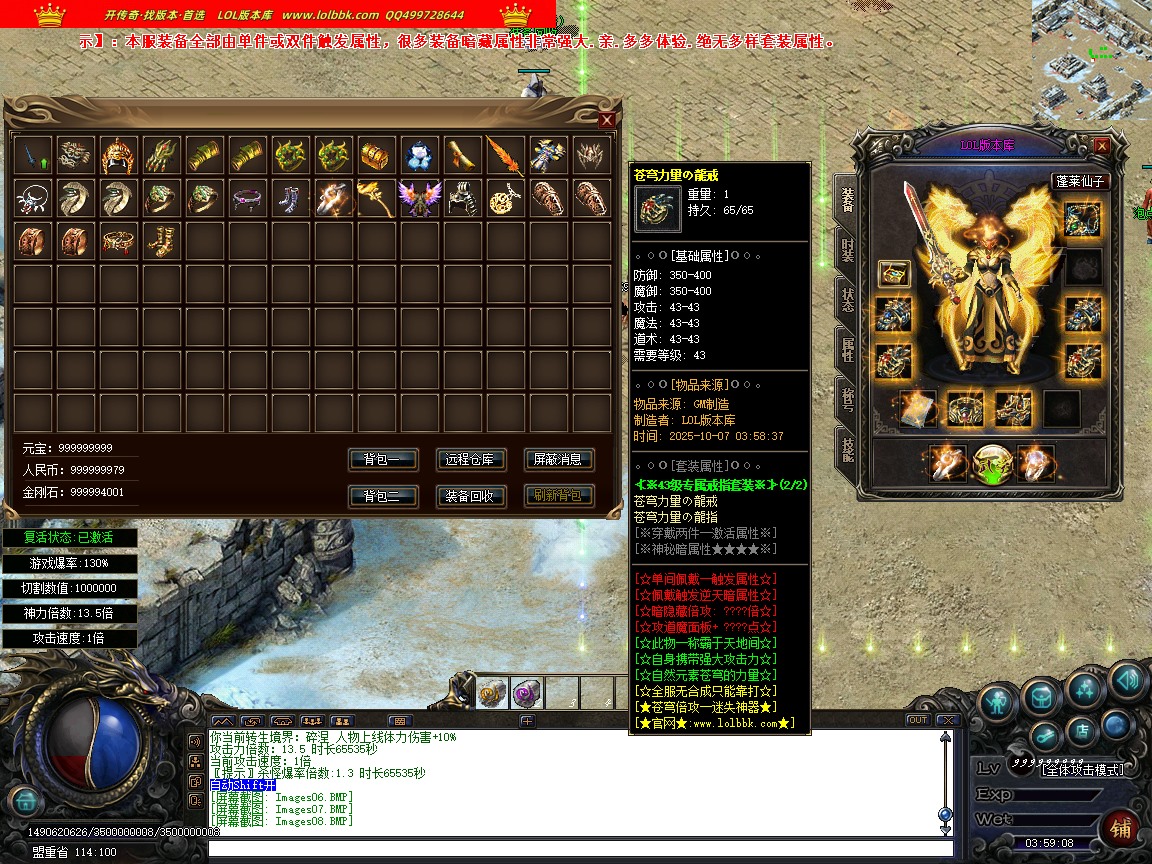The height and width of the screenshot is (864, 1152).
Task: Close the inventory bag window
Action: click(606, 120)
